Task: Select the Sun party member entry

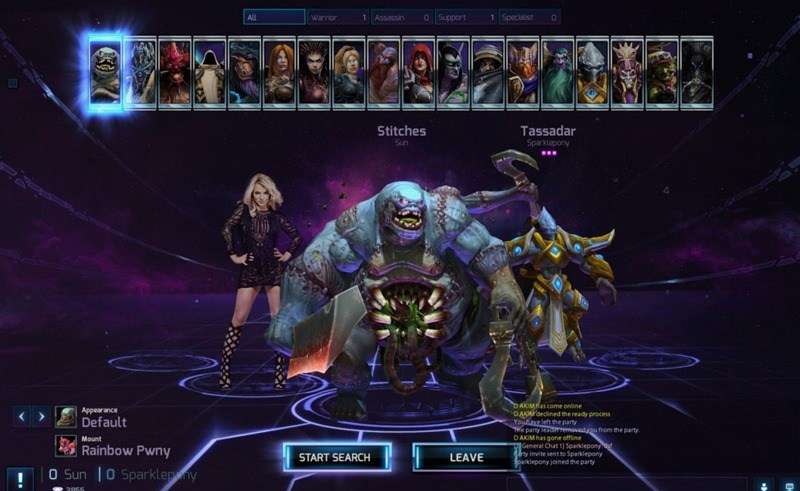Action: 68,474
